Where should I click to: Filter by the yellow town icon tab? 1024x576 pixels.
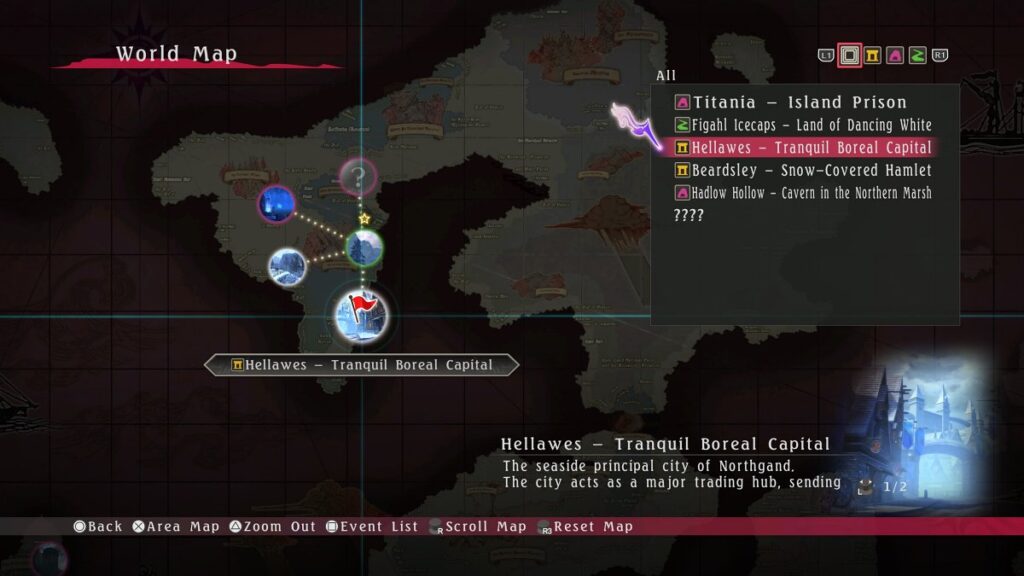[873, 55]
